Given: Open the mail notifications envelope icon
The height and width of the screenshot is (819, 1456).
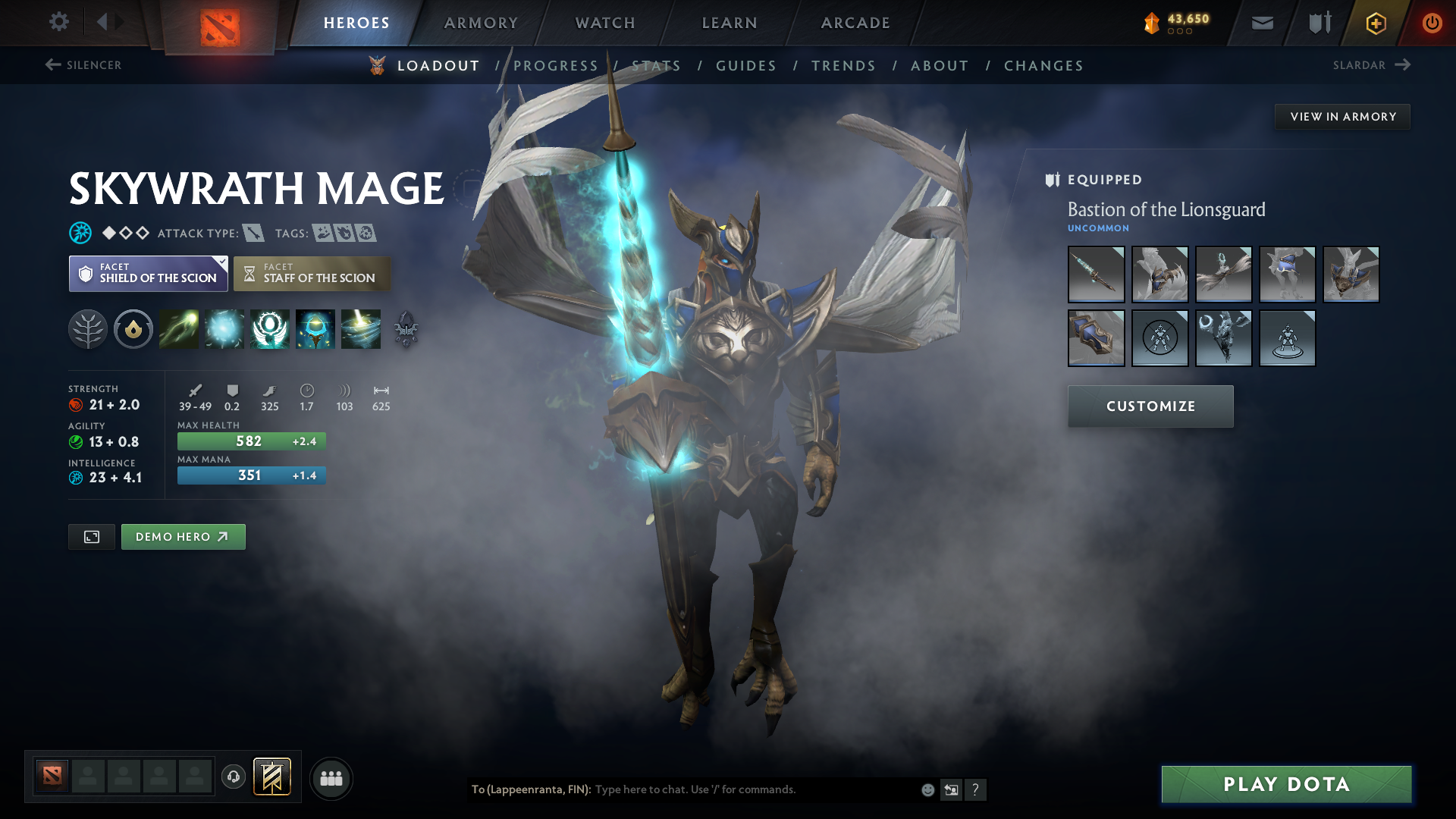Looking at the screenshot, I should coord(1261,23).
